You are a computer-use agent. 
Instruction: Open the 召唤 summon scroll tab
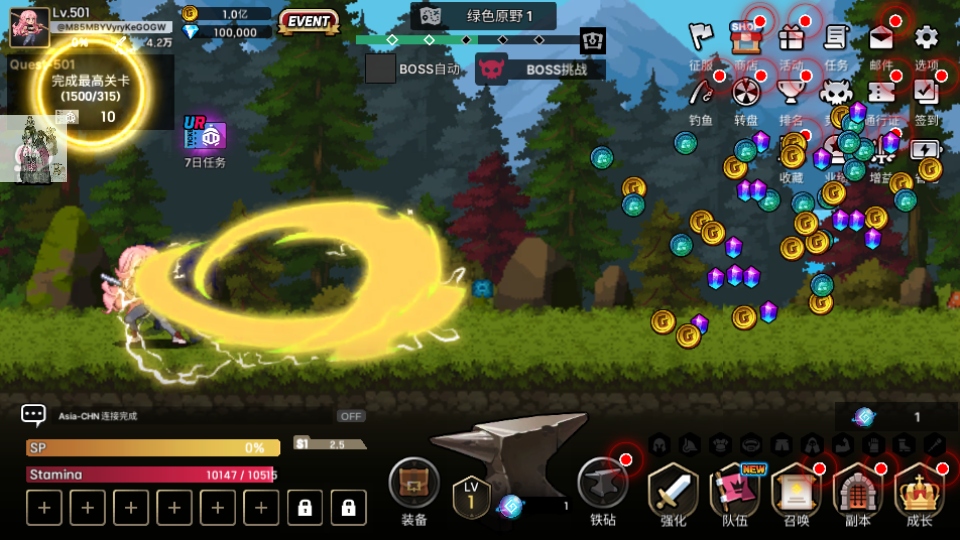pyautogui.click(x=796, y=492)
